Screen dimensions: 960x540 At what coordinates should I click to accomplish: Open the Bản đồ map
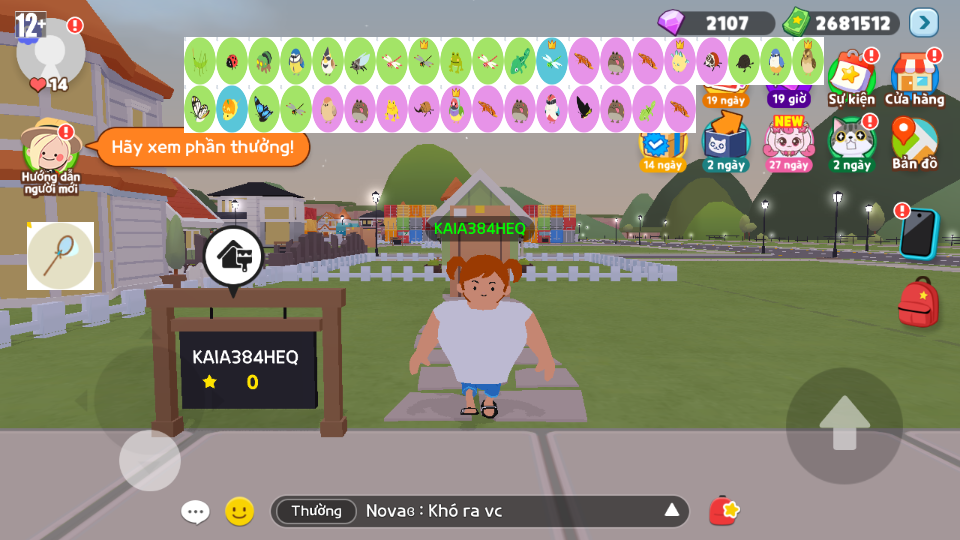click(x=914, y=142)
